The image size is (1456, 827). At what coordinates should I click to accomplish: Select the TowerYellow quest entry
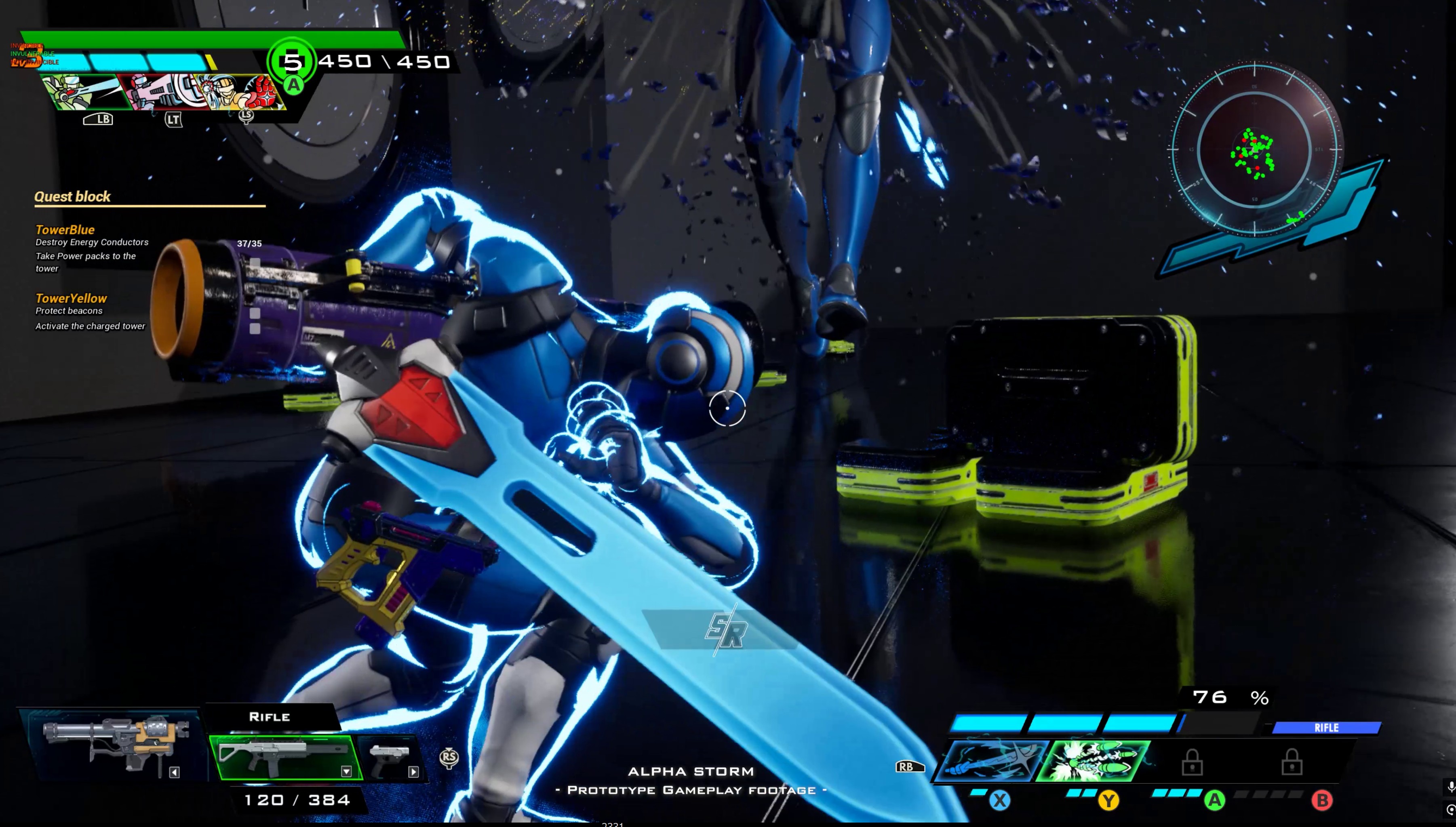[71, 298]
